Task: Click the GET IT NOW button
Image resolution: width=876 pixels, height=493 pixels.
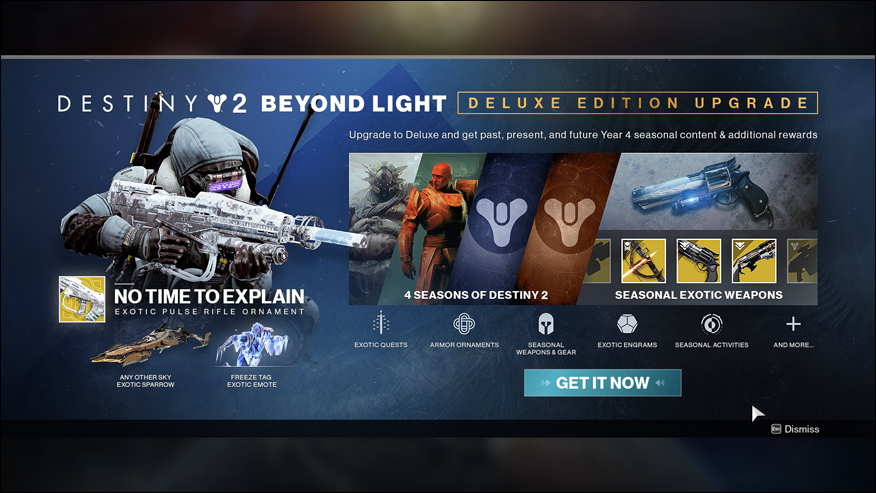Action: point(602,383)
